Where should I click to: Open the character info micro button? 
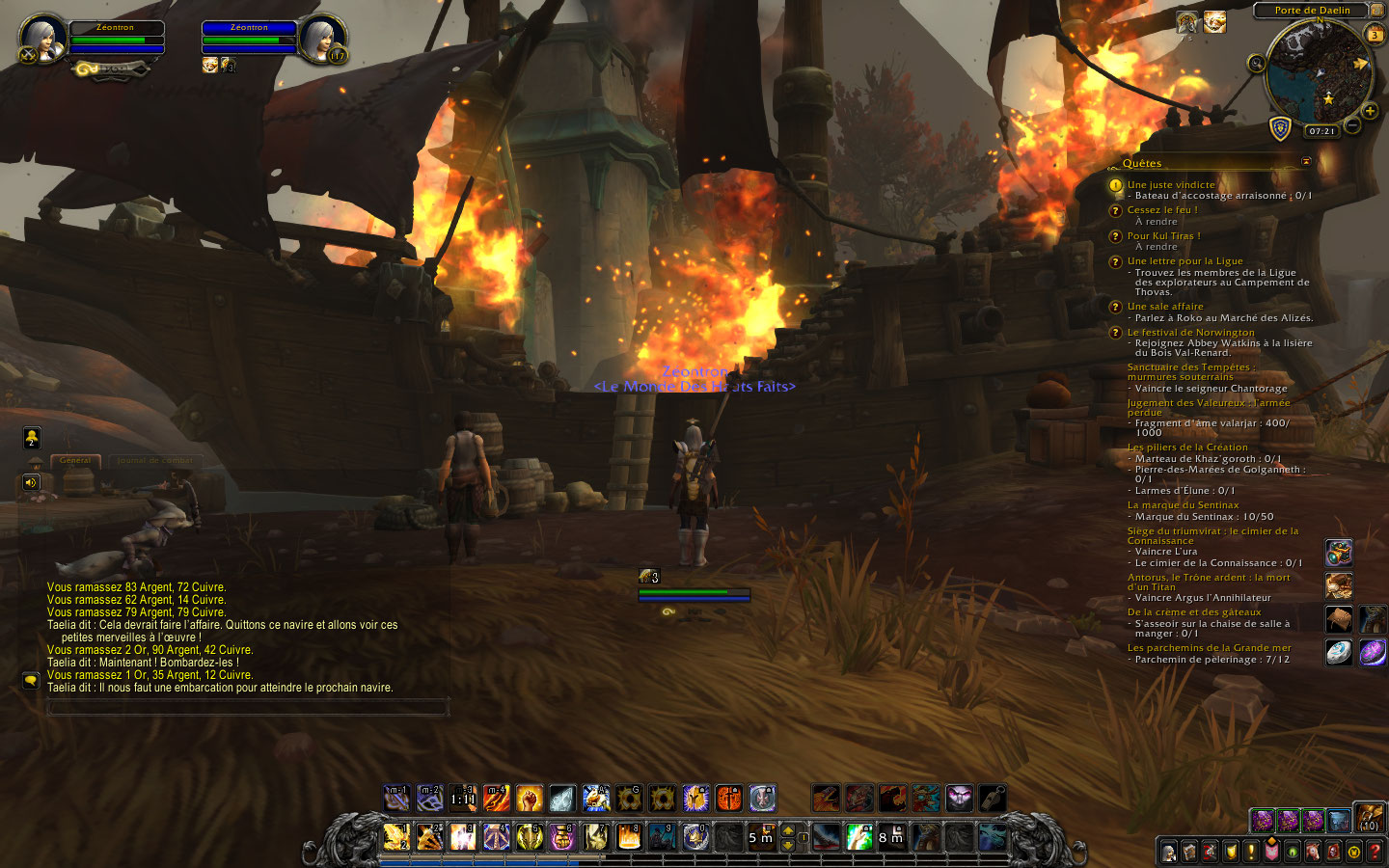coord(1169,852)
